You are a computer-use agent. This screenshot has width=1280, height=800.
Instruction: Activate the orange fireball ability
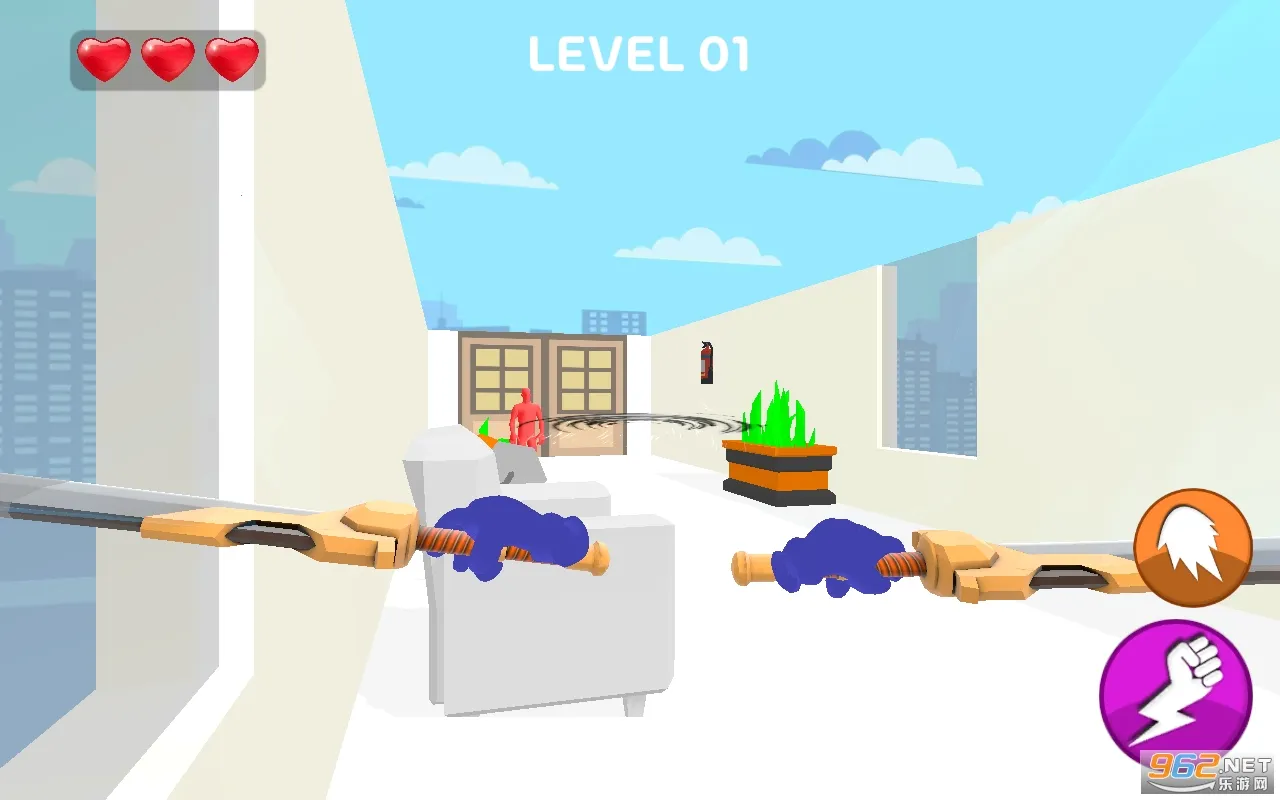click(1193, 546)
